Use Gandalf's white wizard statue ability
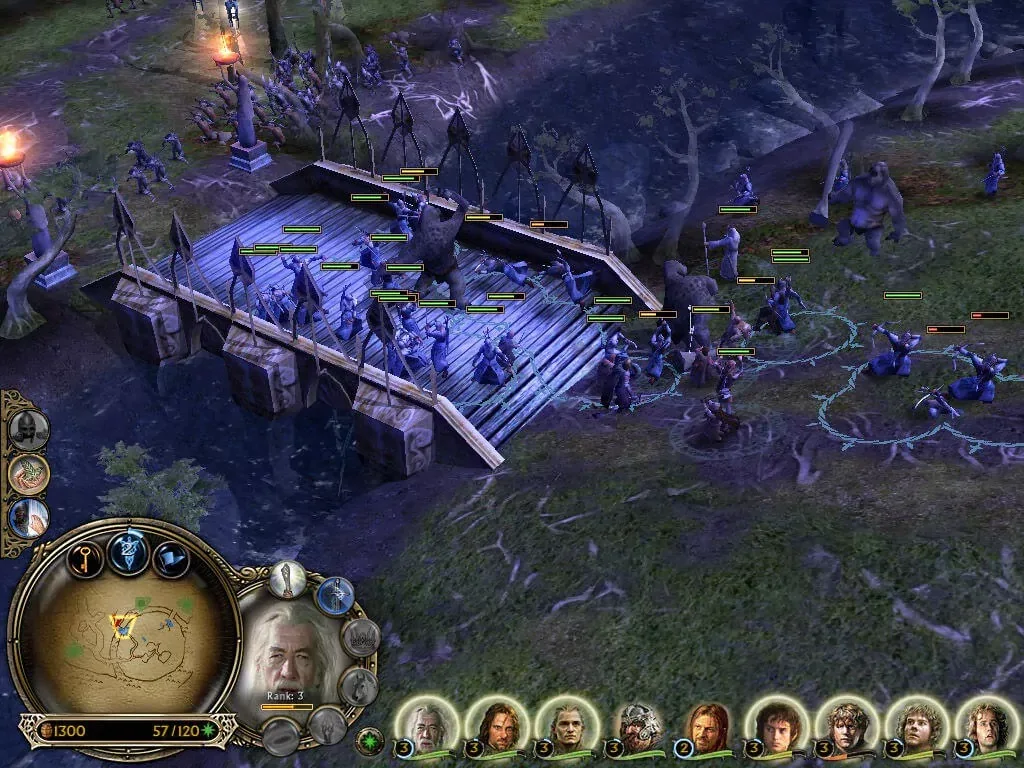Image resolution: width=1024 pixels, height=768 pixels. [287, 581]
